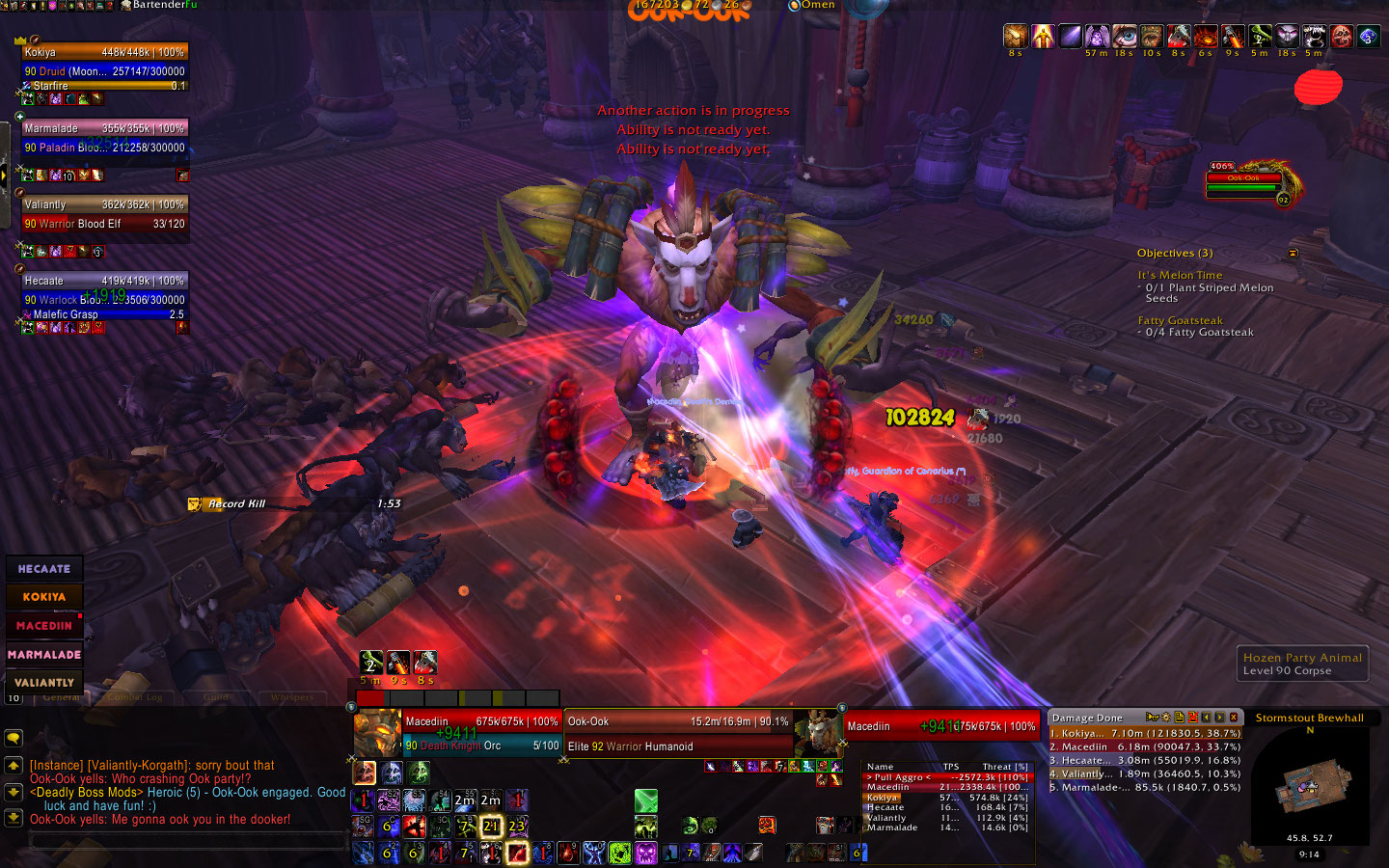
Task: Choose the KOKIYA name button
Action: pos(44,597)
